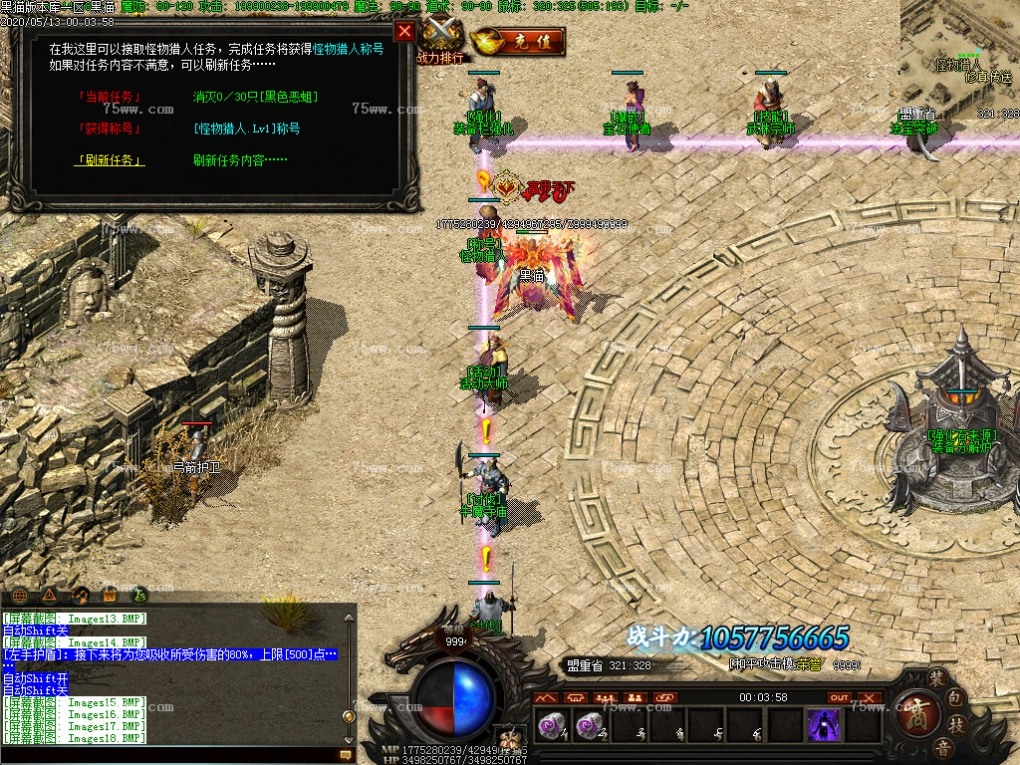
Task: Click the minimap in the corner
Action: [960, 60]
